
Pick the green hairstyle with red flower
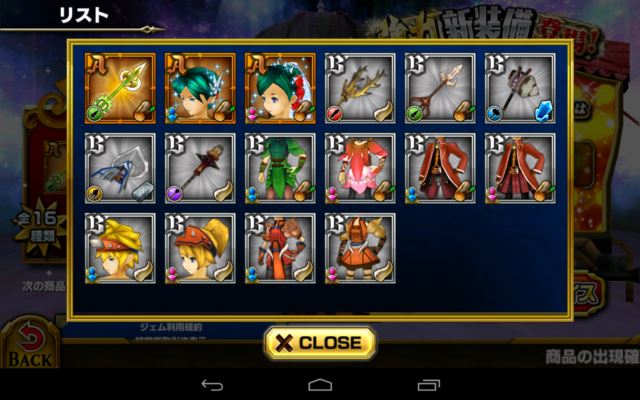280,88
